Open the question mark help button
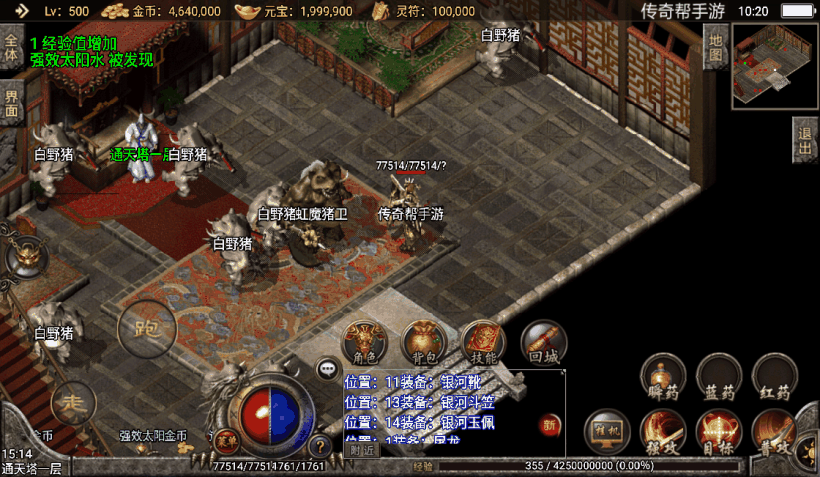The height and width of the screenshot is (477, 820). tap(320, 446)
